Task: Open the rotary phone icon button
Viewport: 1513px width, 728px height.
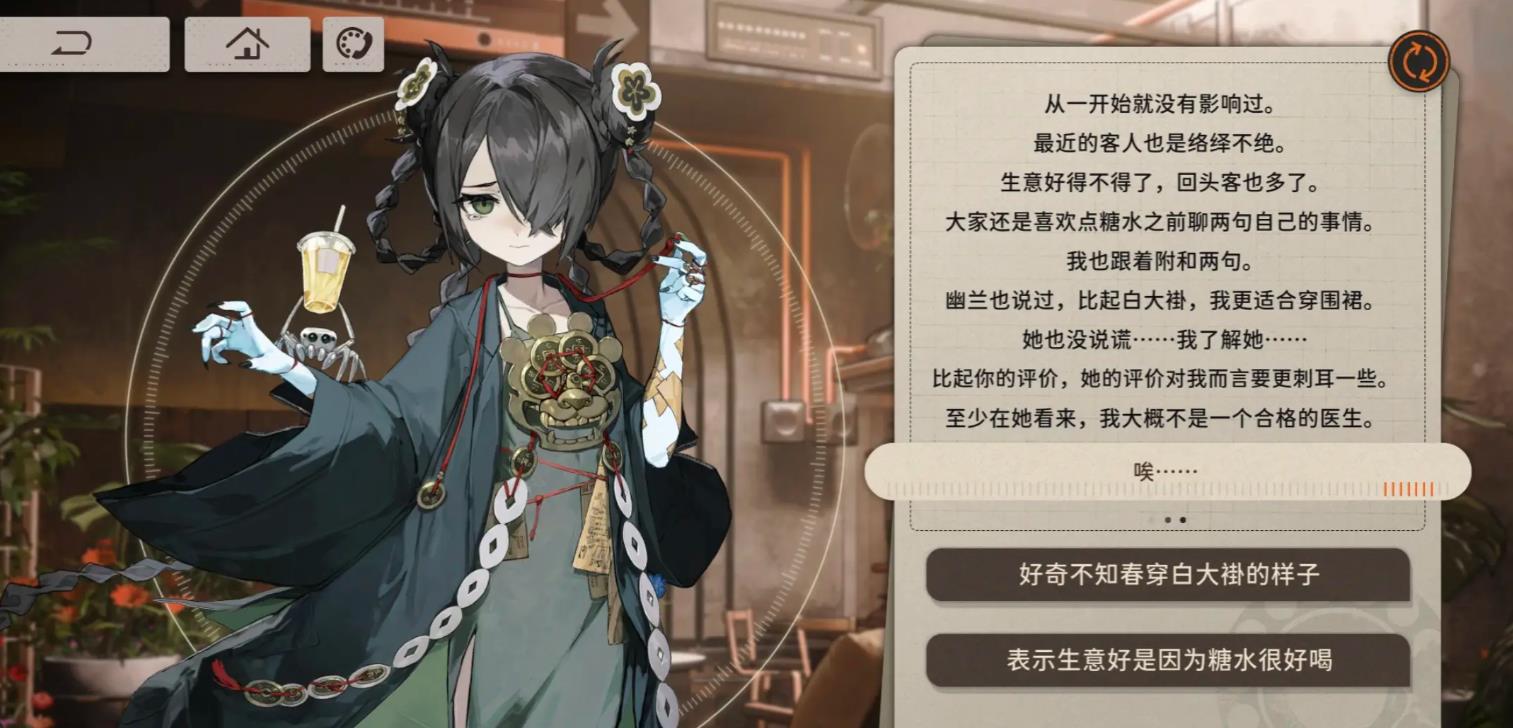Action: click(353, 44)
